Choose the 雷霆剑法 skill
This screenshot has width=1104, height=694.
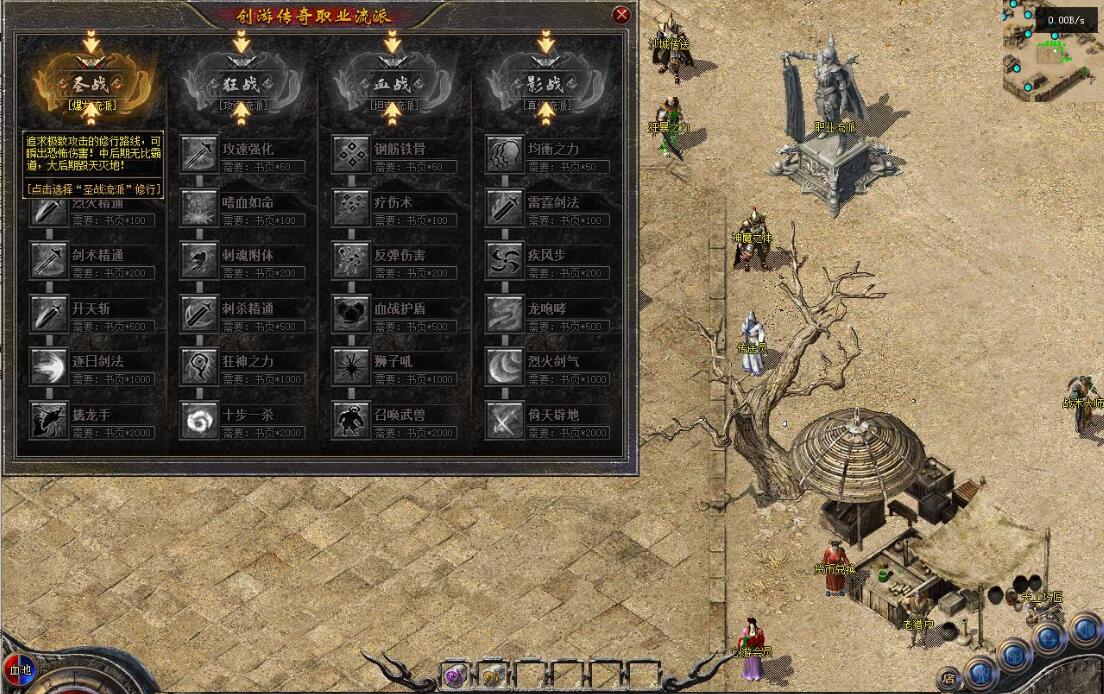(504, 207)
